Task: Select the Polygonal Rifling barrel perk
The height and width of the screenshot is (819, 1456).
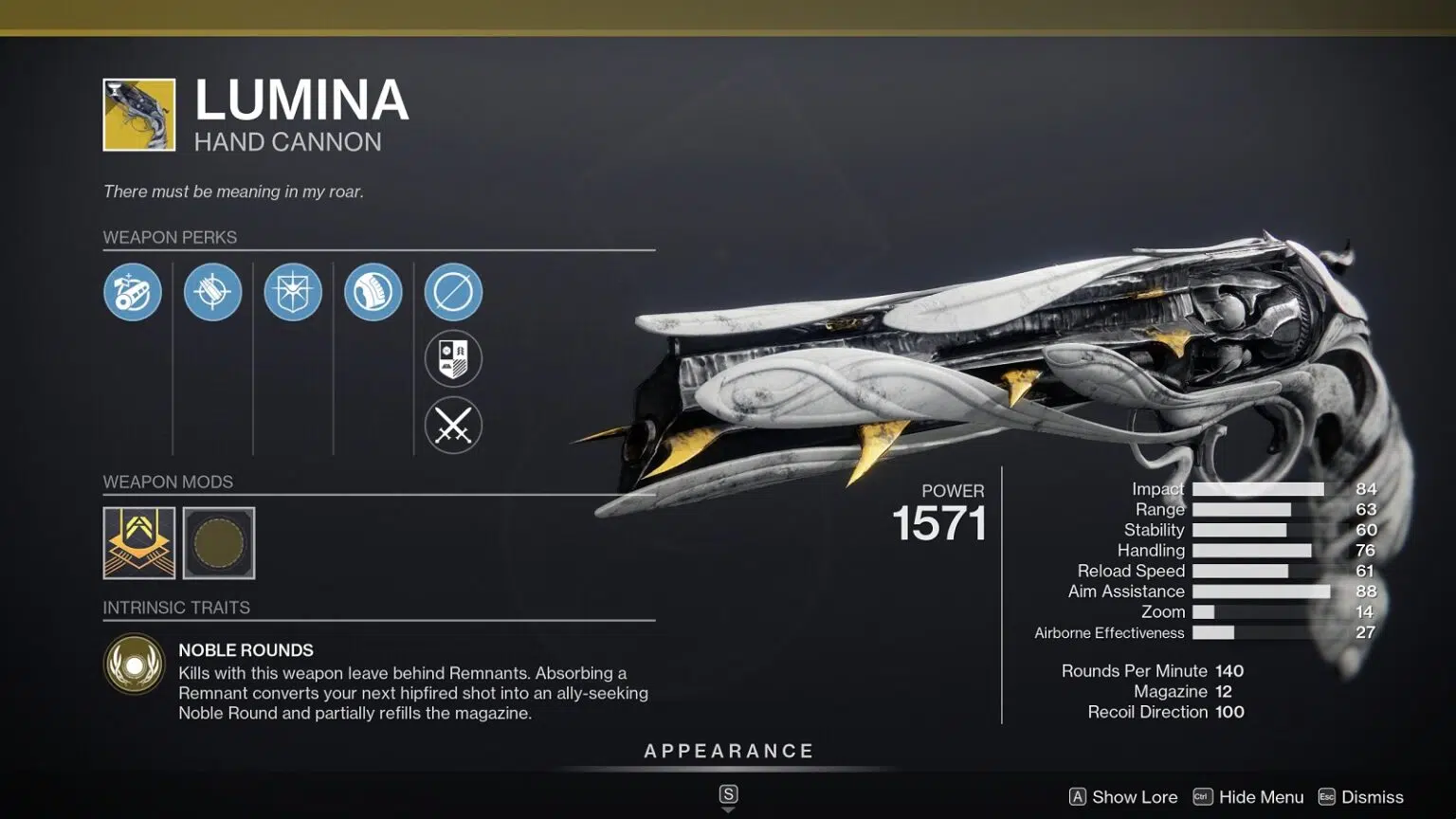Action: click(133, 292)
